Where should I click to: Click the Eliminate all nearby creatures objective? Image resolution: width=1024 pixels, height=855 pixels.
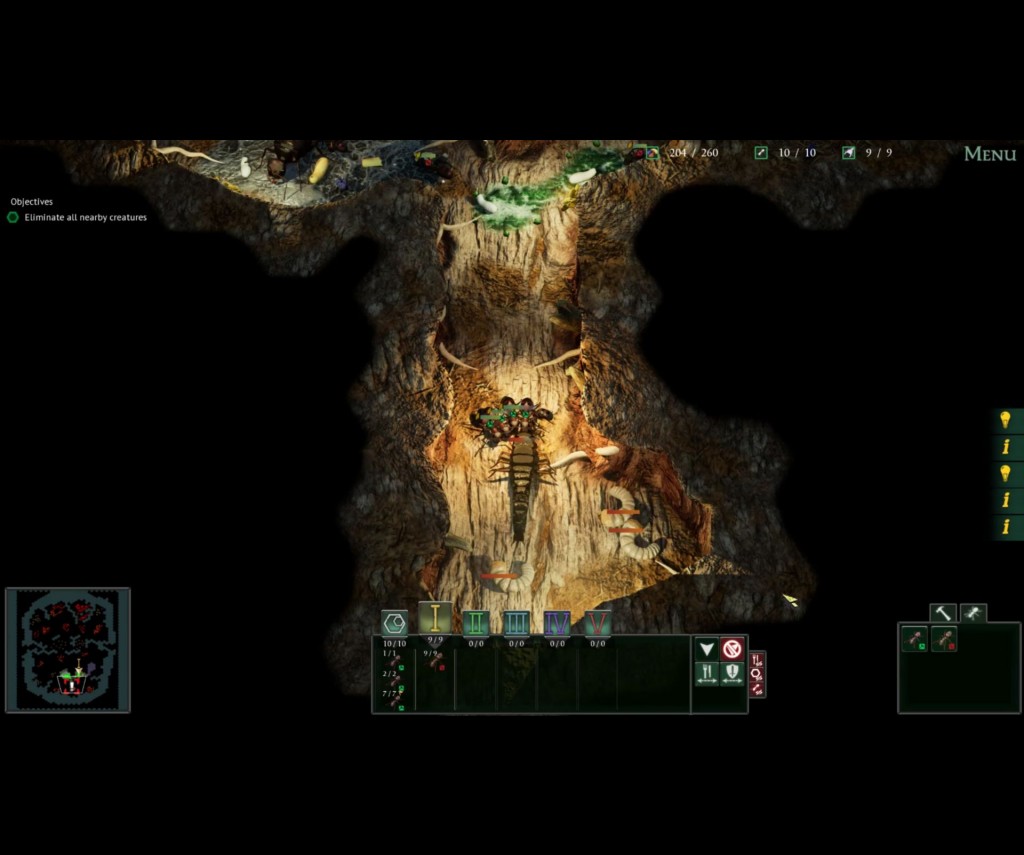pyautogui.click(x=85, y=217)
